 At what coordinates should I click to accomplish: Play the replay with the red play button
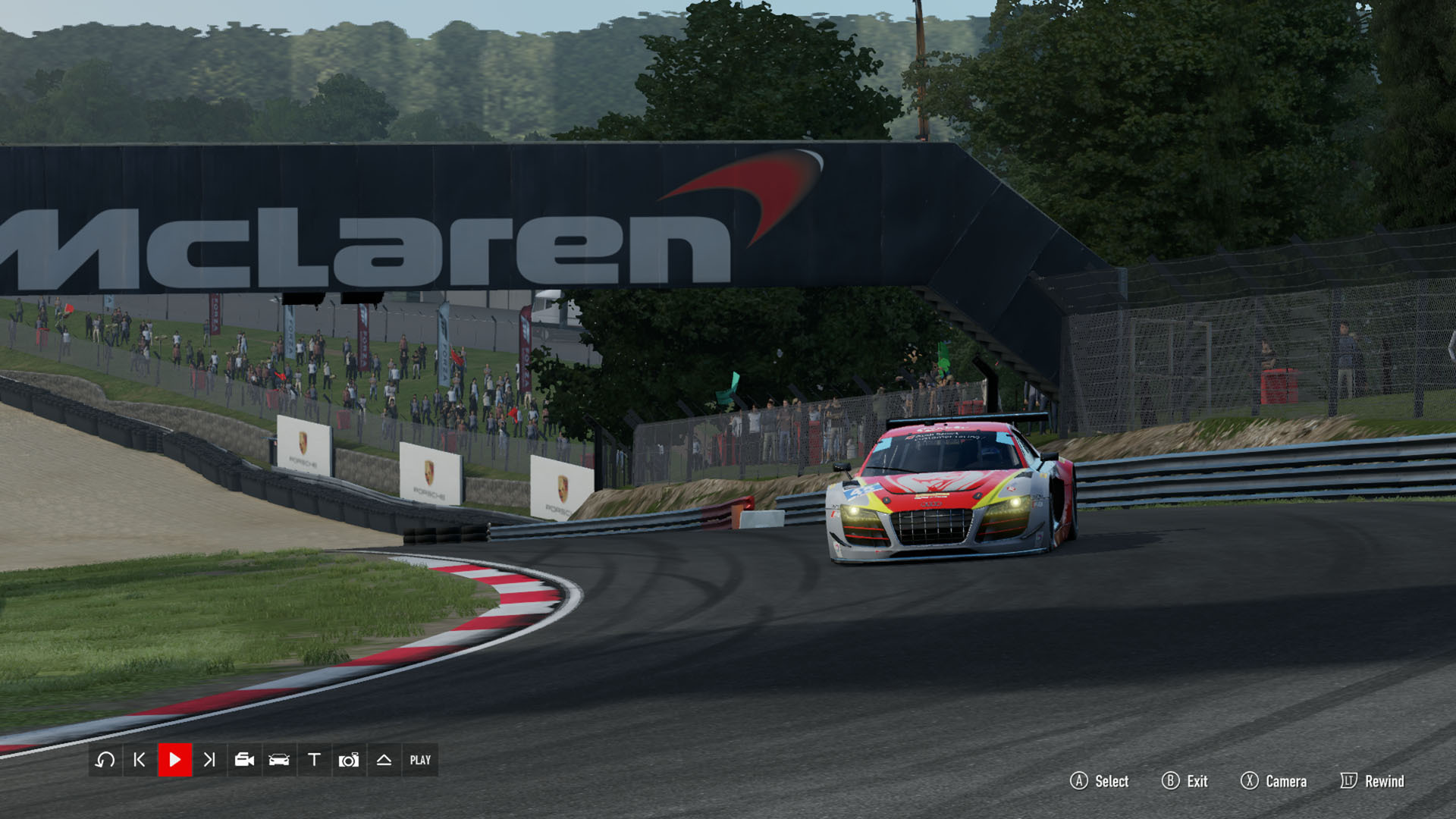[174, 760]
